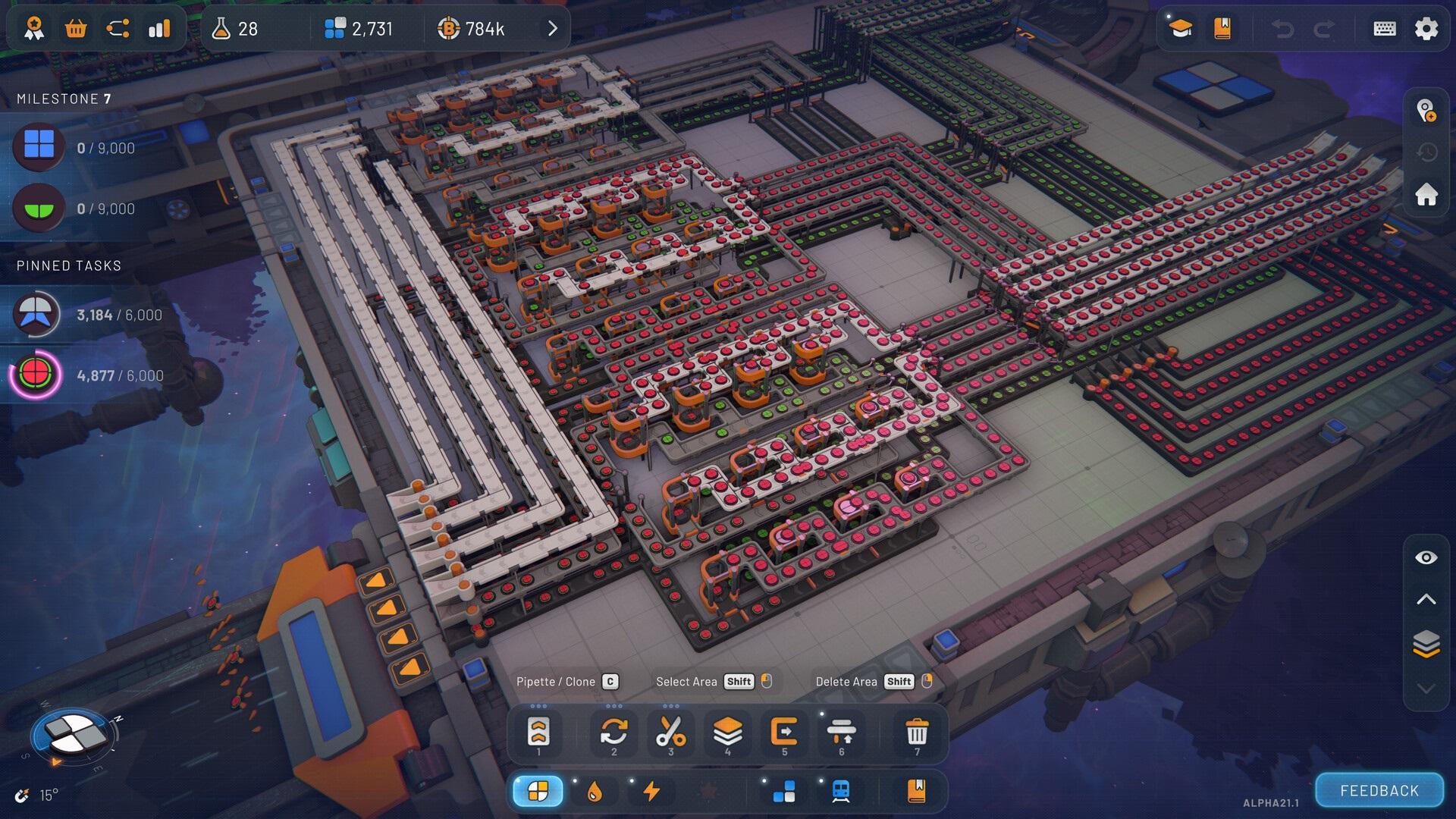
Task: Select the trash bin tool
Action: (917, 733)
